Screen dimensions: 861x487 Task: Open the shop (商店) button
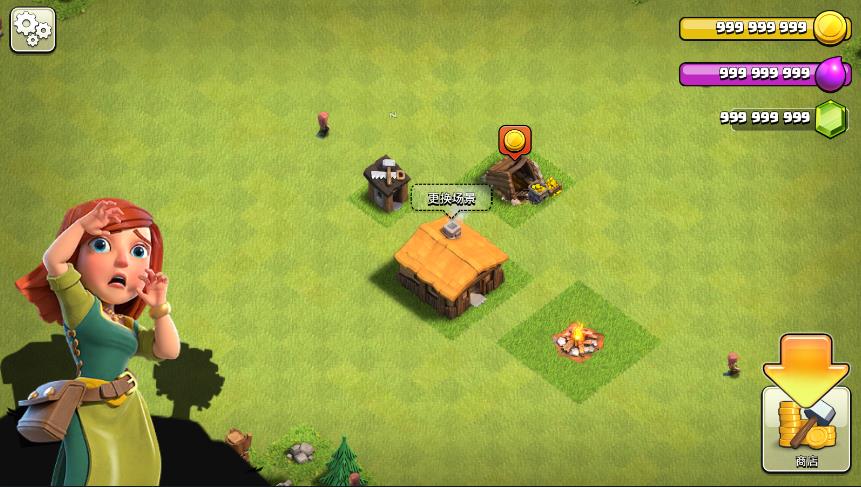point(806,429)
